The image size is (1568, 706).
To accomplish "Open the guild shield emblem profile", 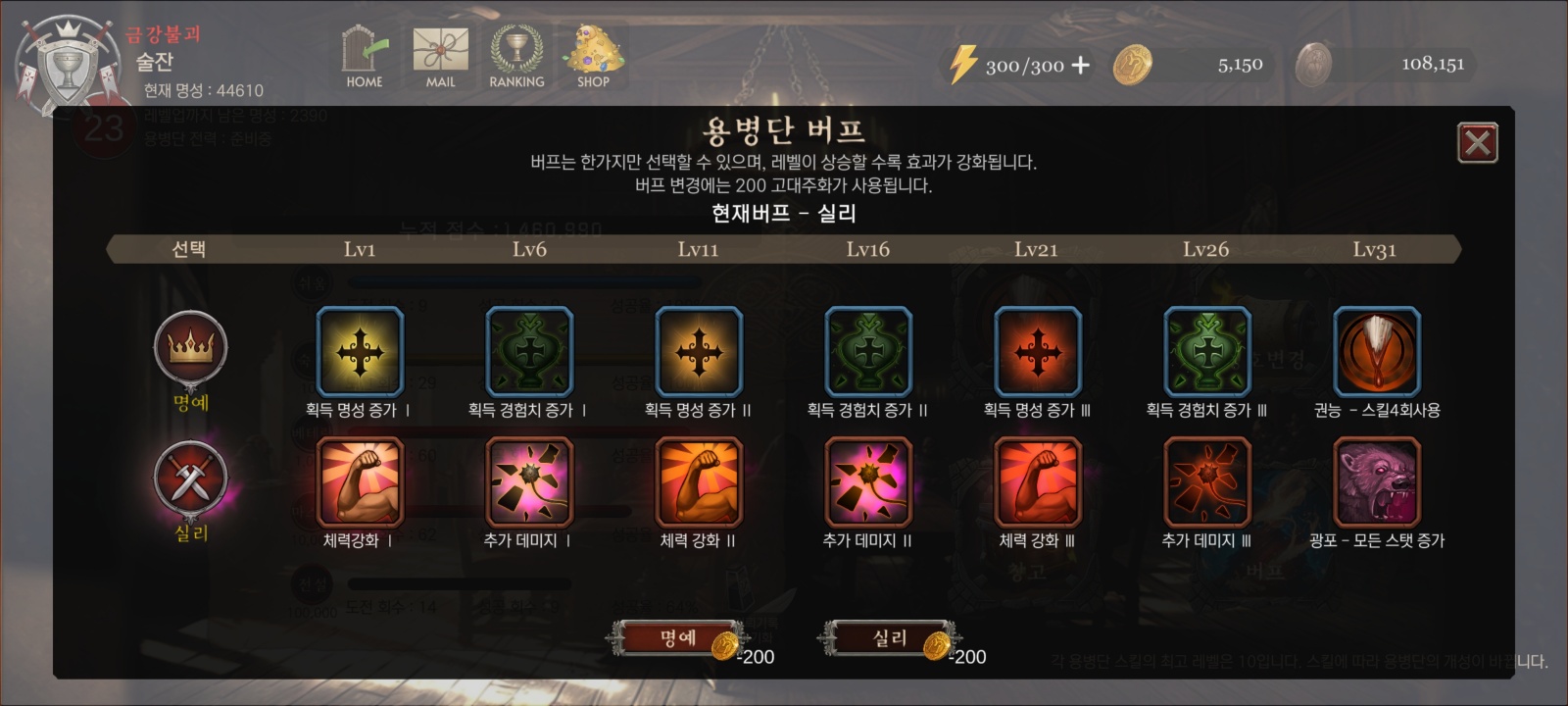I will coord(67,64).
